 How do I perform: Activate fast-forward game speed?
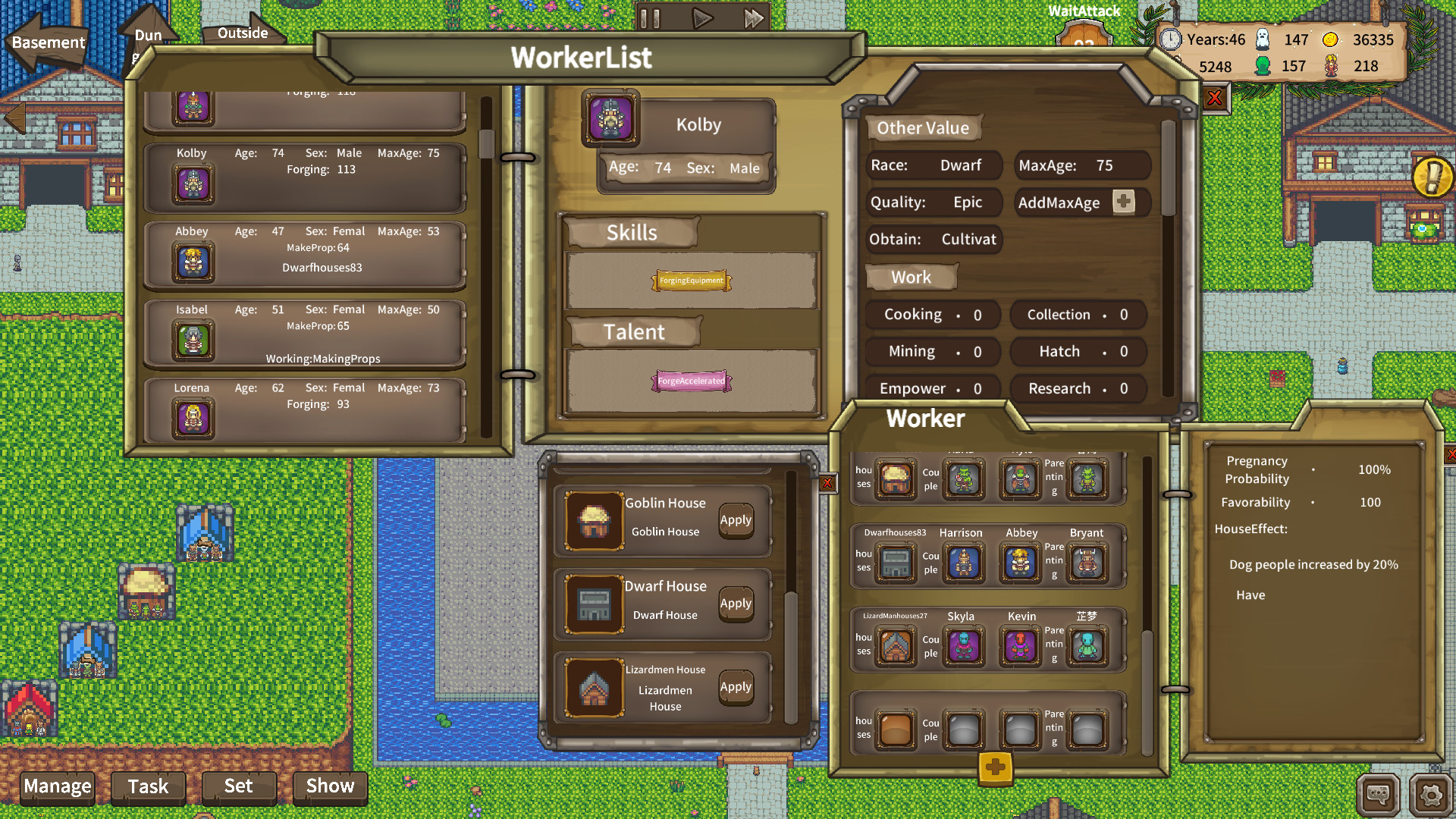coord(753,18)
